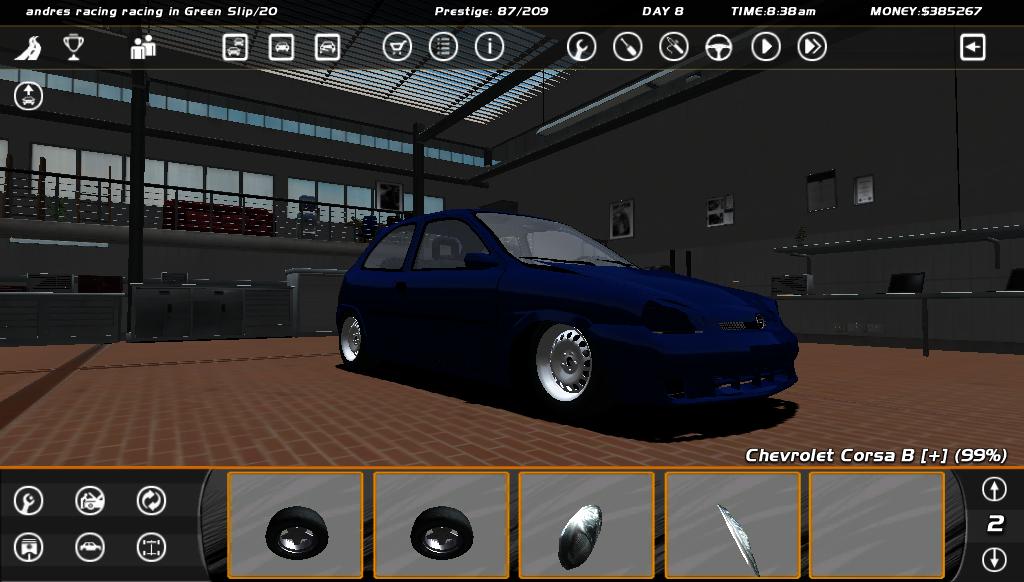Choose the engine piston parts category
Image resolution: width=1024 pixels, height=582 pixels.
[29, 547]
